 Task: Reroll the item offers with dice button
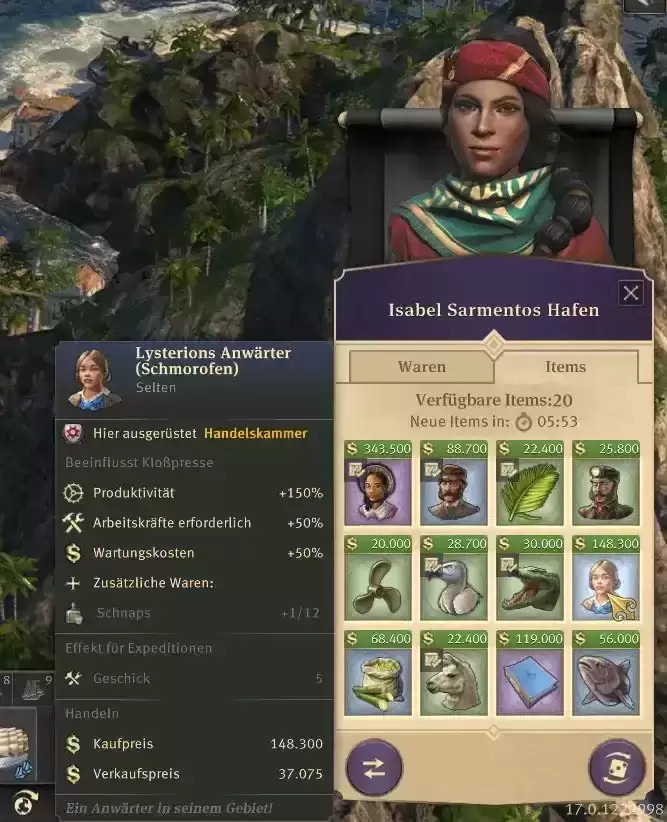point(617,768)
